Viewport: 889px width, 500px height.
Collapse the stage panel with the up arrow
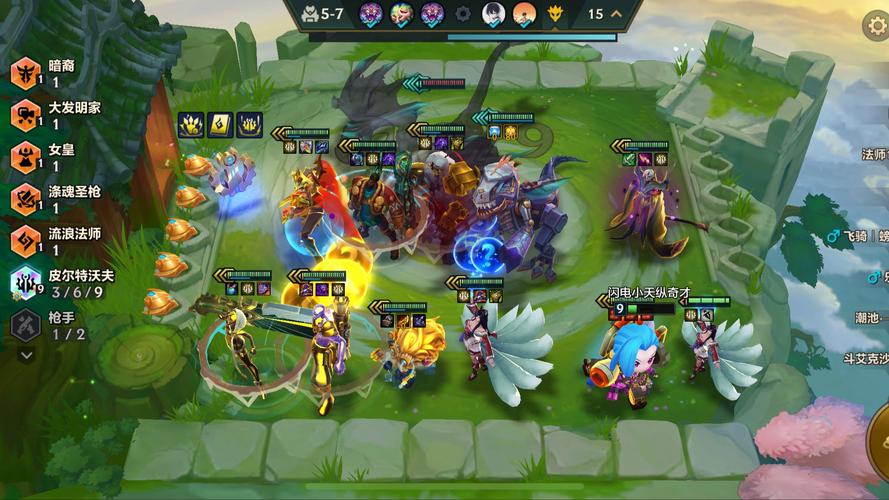pyautogui.click(x=617, y=14)
